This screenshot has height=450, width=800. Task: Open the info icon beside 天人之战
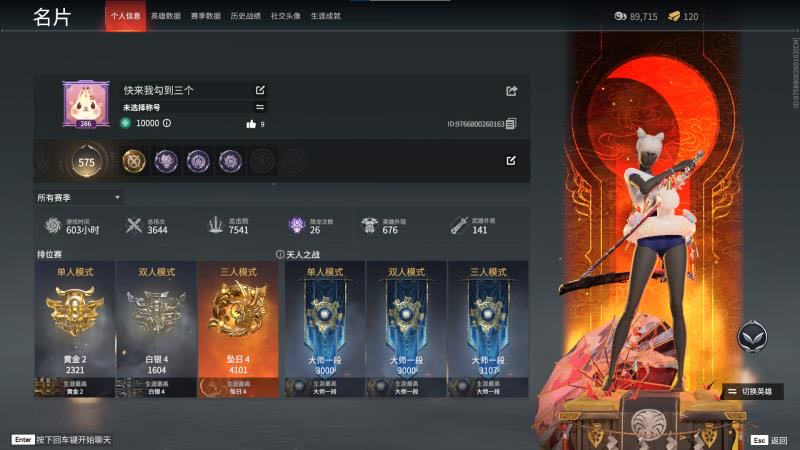click(280, 254)
